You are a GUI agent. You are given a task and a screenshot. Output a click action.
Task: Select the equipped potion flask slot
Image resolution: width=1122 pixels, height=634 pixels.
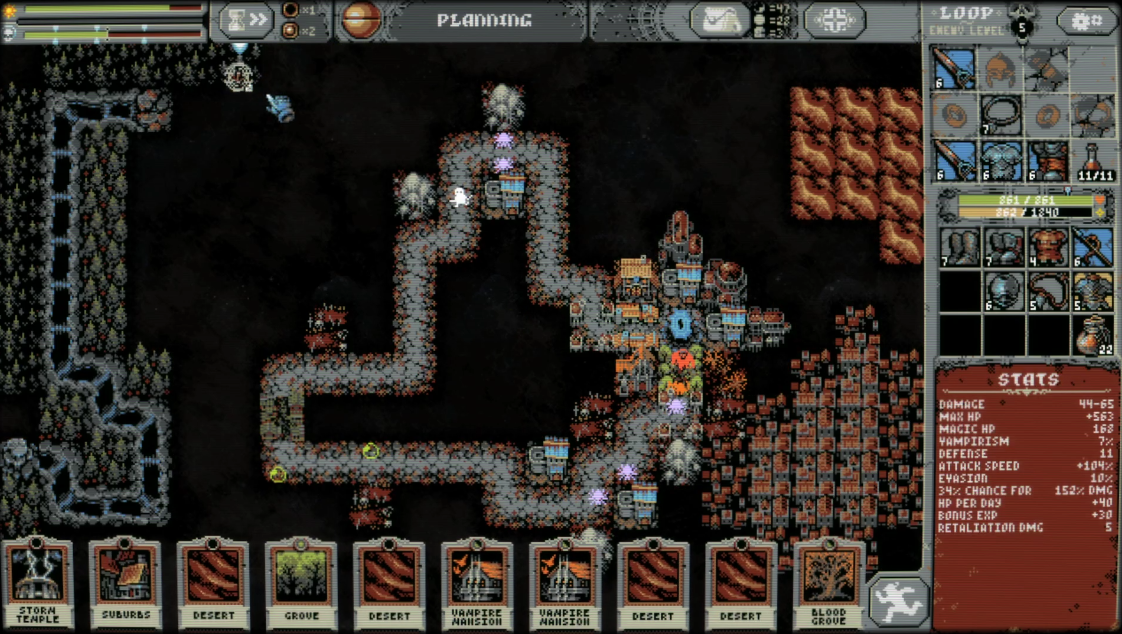tap(1095, 160)
